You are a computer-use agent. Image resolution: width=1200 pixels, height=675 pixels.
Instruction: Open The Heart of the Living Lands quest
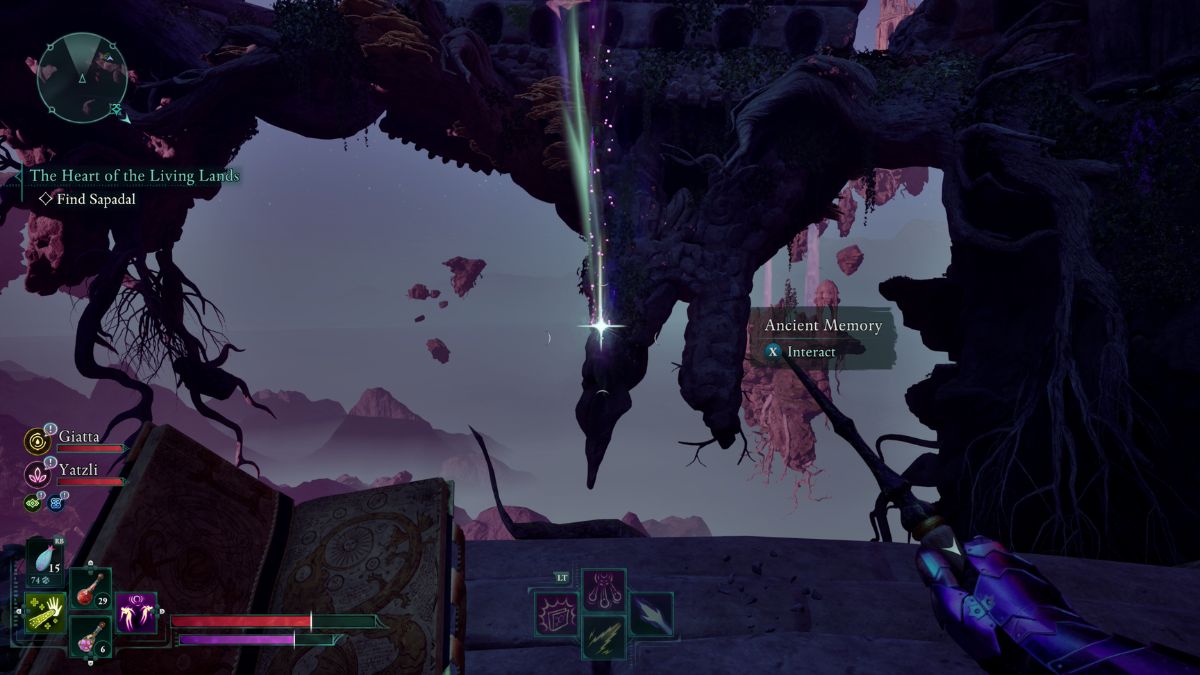[x=134, y=176]
